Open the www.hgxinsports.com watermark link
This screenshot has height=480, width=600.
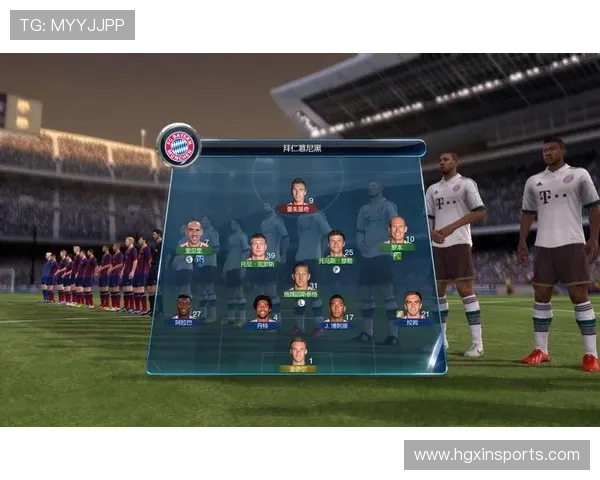point(496,455)
